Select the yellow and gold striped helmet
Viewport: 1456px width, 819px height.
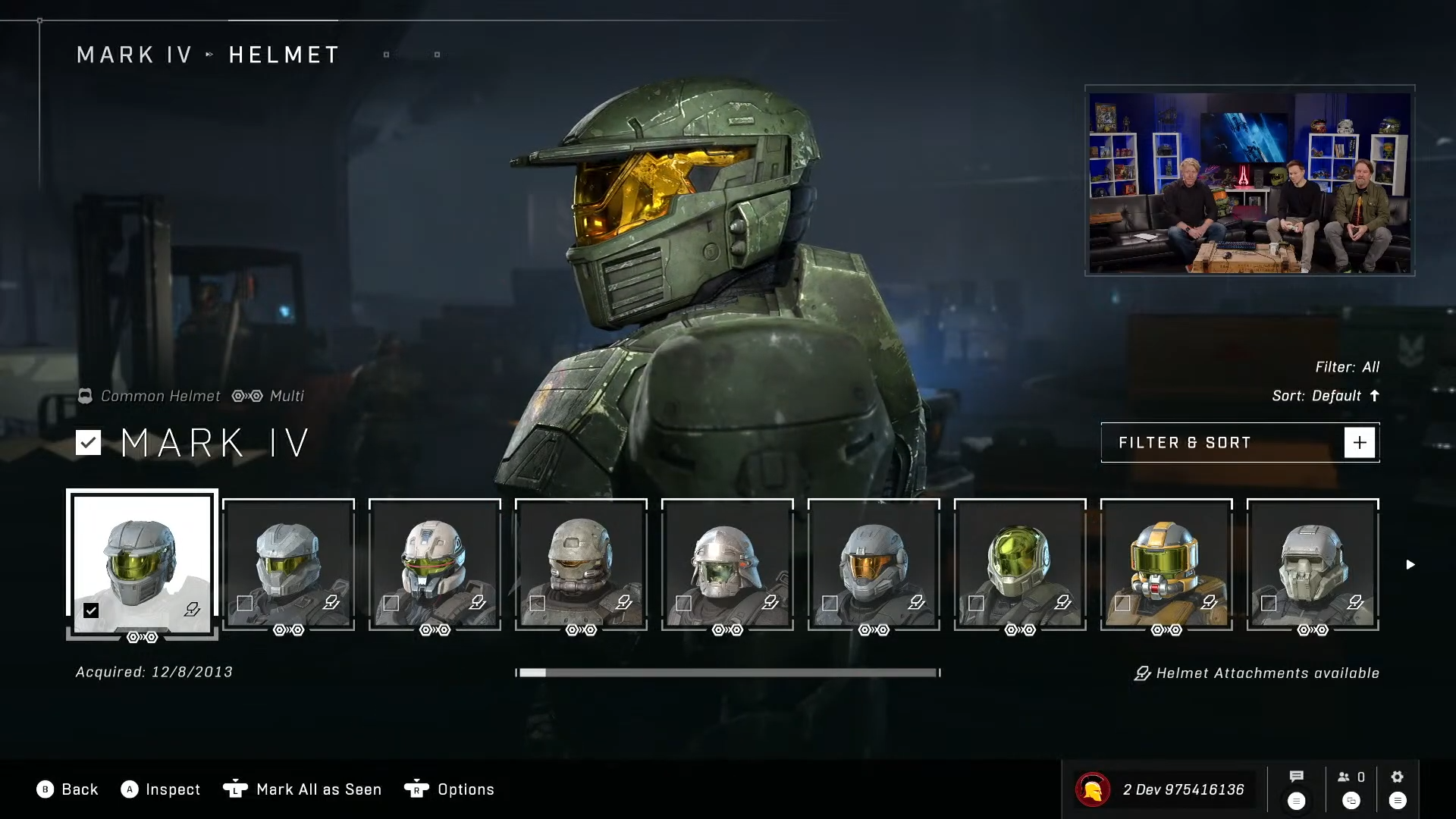(x=1166, y=564)
